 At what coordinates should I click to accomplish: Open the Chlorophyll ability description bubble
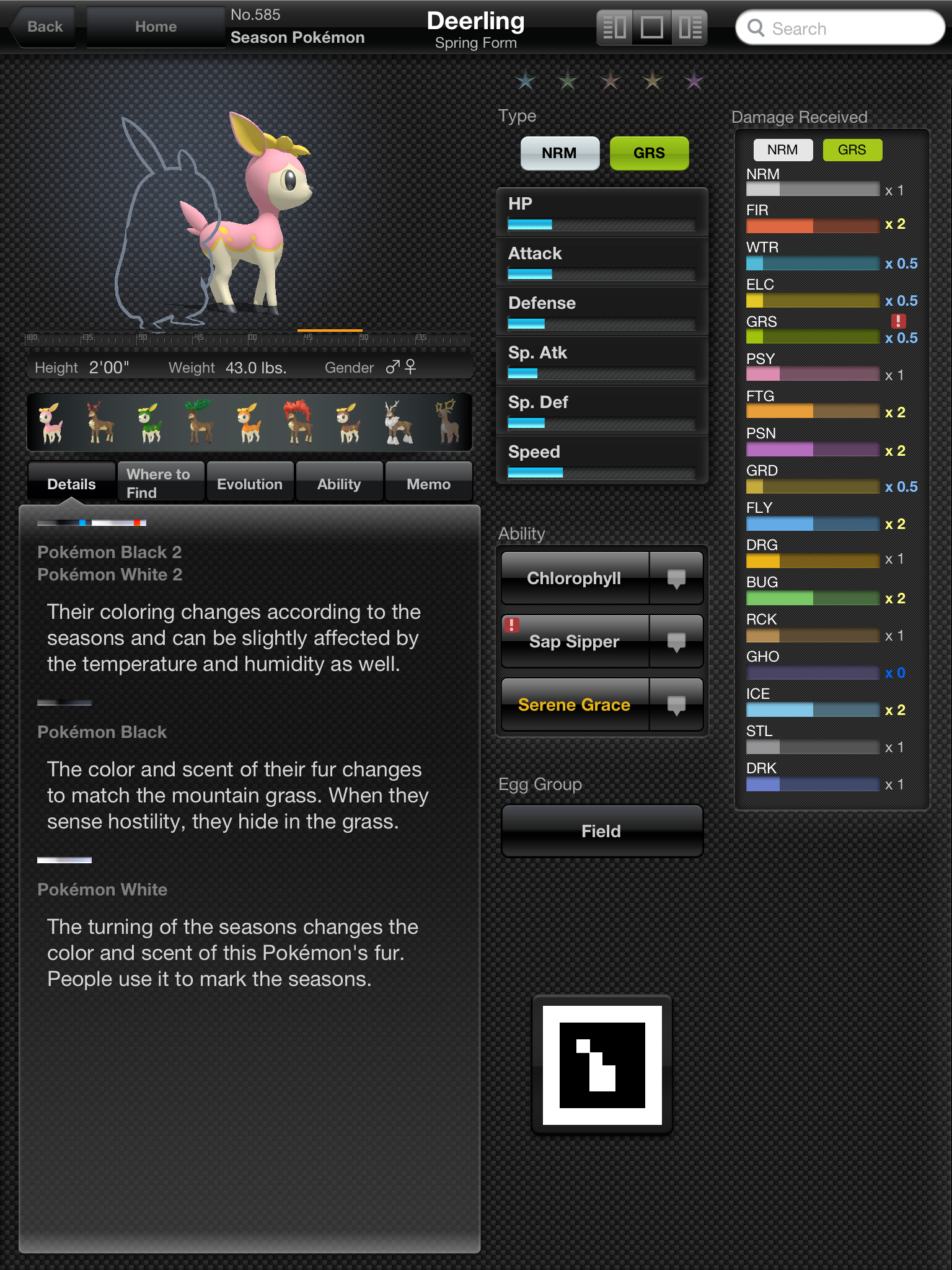pos(676,579)
